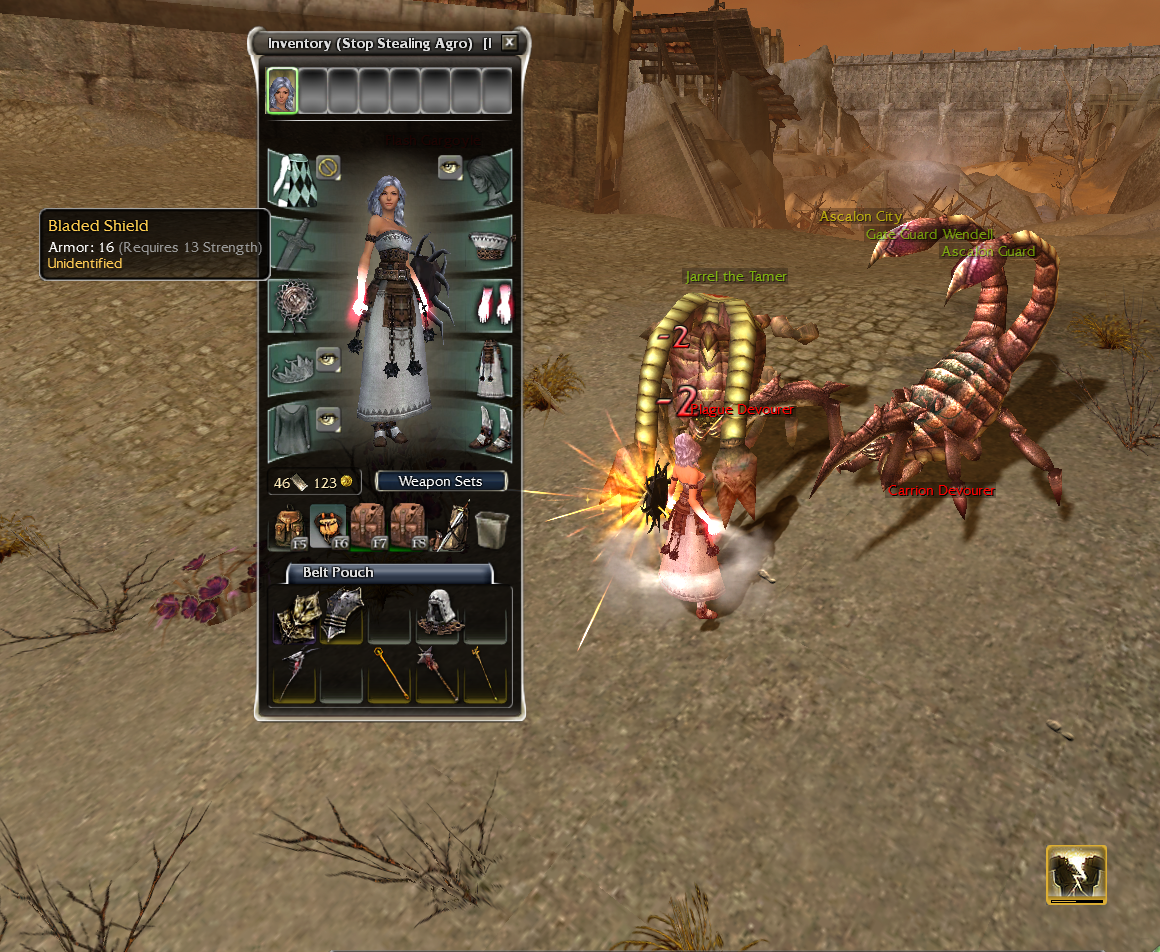Select the glowing pink gloves slot

[490, 304]
